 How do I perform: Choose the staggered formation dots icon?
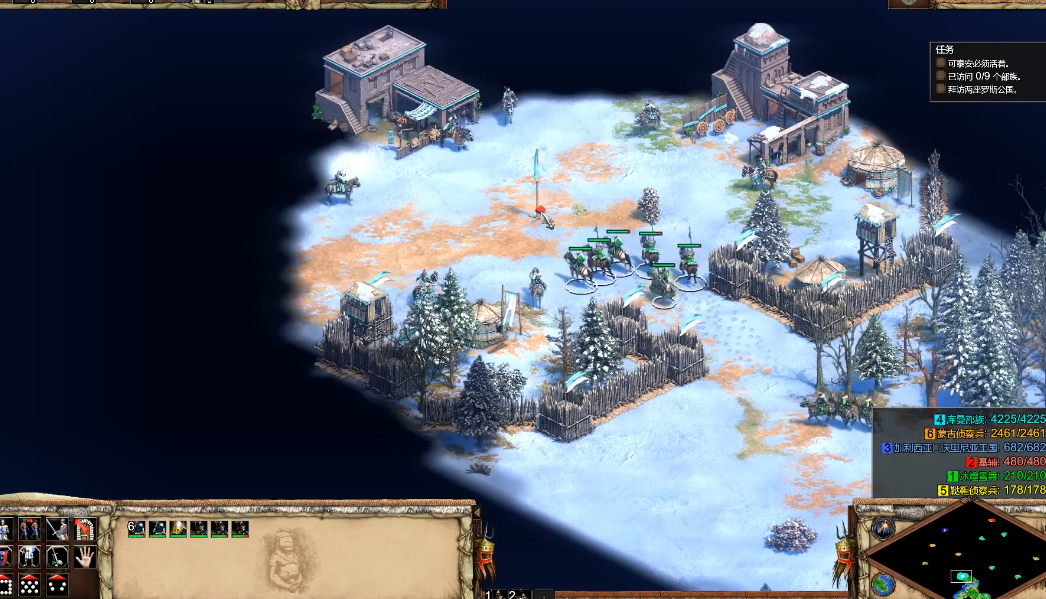click(x=57, y=584)
